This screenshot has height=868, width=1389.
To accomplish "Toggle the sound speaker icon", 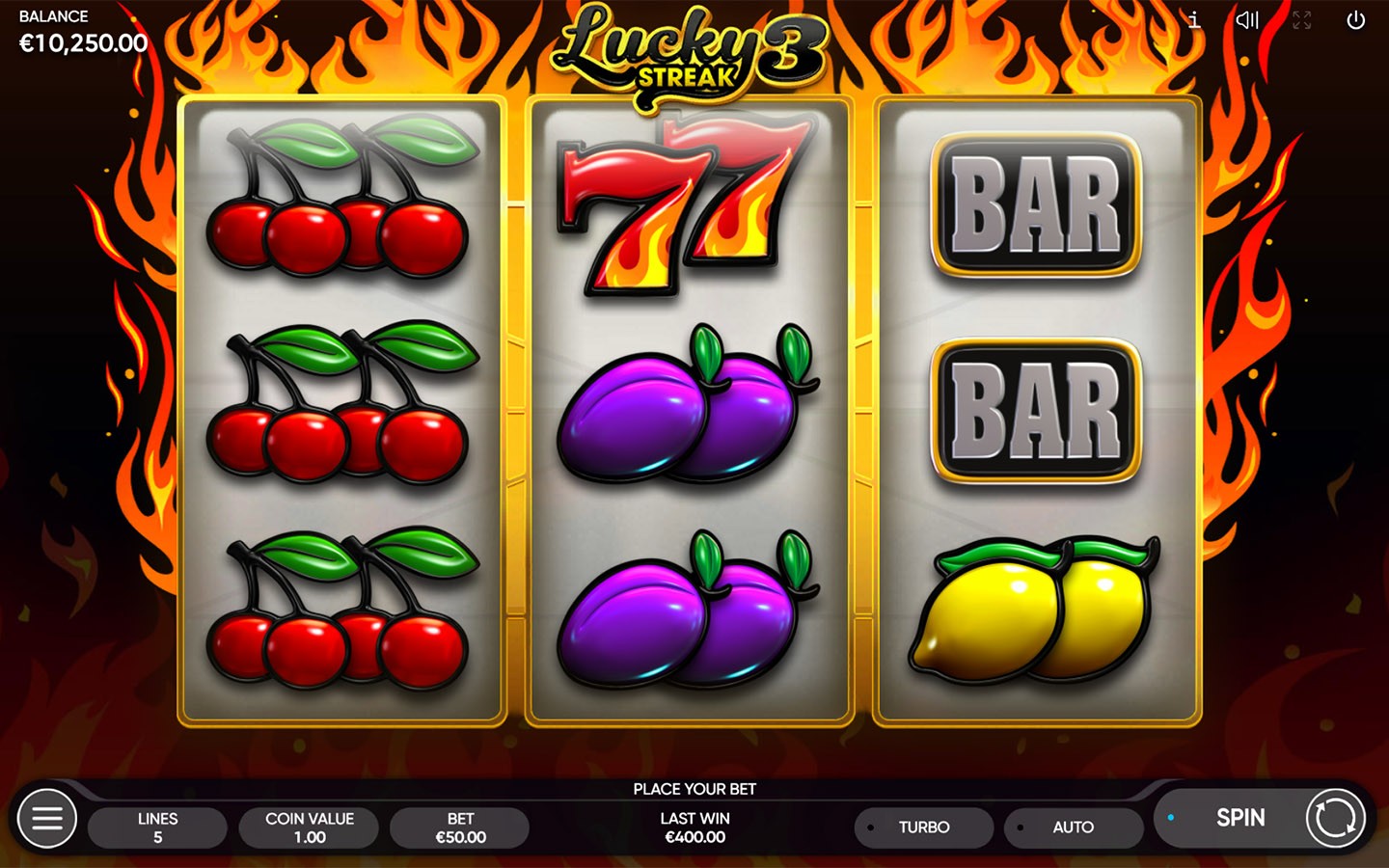I will pyautogui.click(x=1247, y=20).
